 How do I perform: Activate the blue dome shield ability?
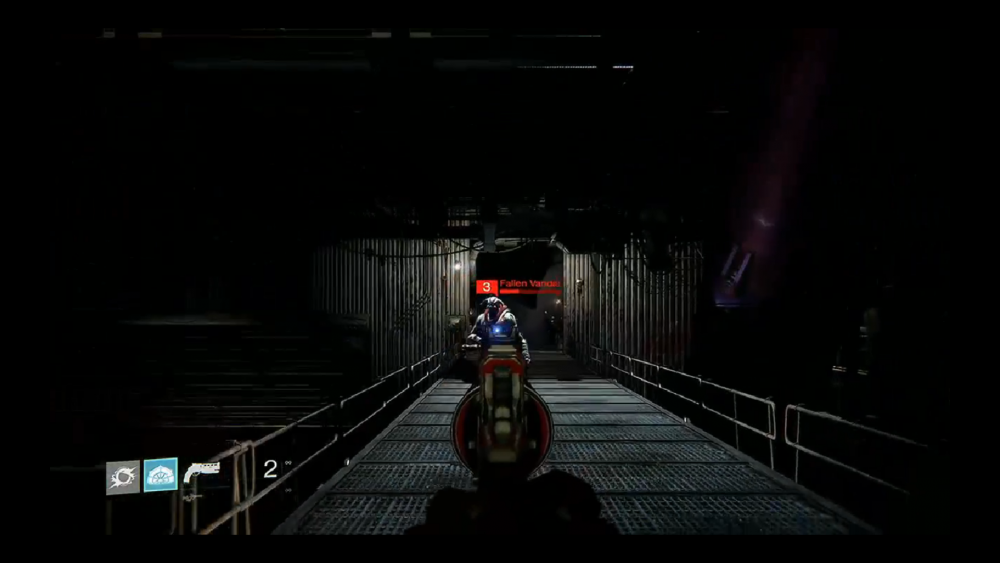coord(160,475)
